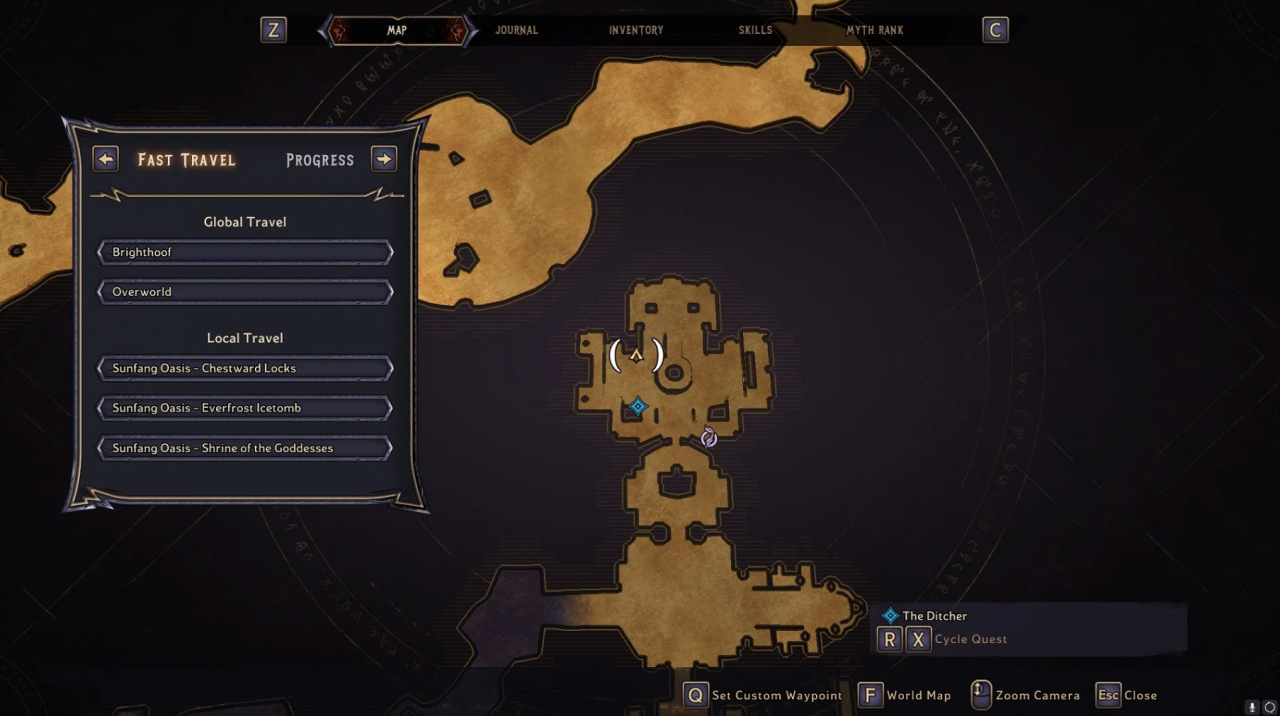The width and height of the screenshot is (1280, 716).
Task: Click the player arrow marker on the map
Action: [636, 355]
